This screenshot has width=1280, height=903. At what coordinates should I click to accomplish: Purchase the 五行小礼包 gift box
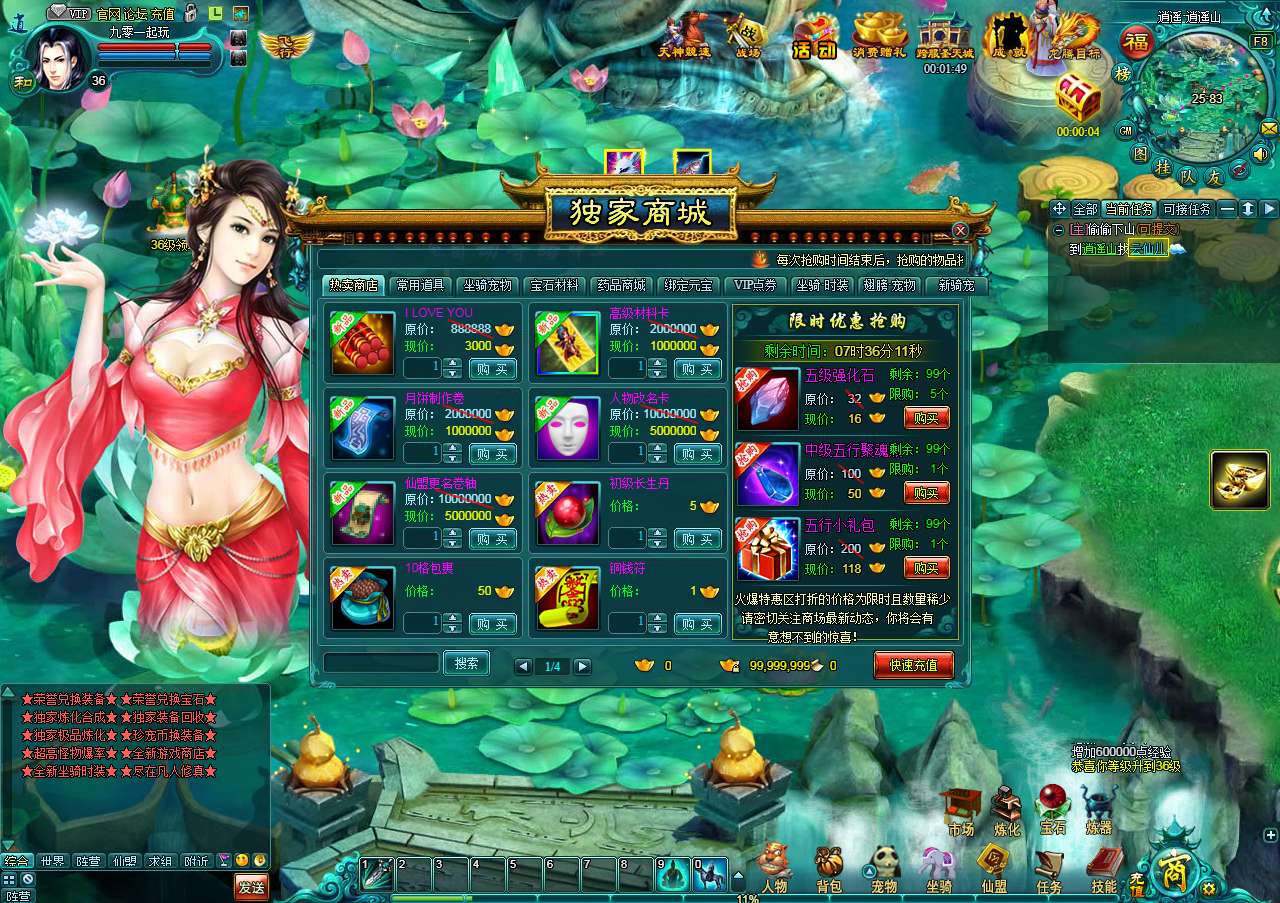pos(926,568)
